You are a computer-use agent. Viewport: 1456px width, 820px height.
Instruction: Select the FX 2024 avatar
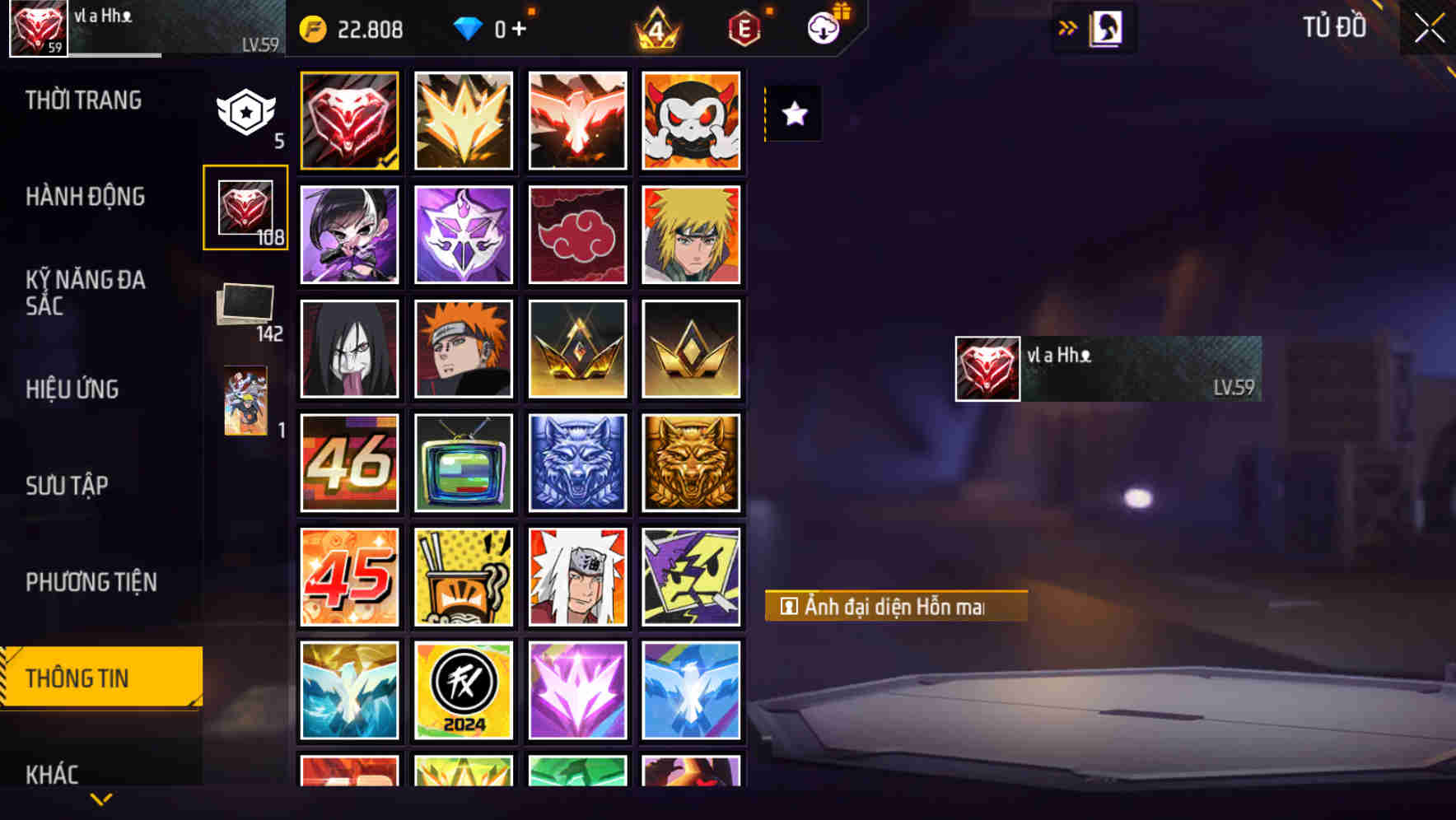tap(463, 690)
